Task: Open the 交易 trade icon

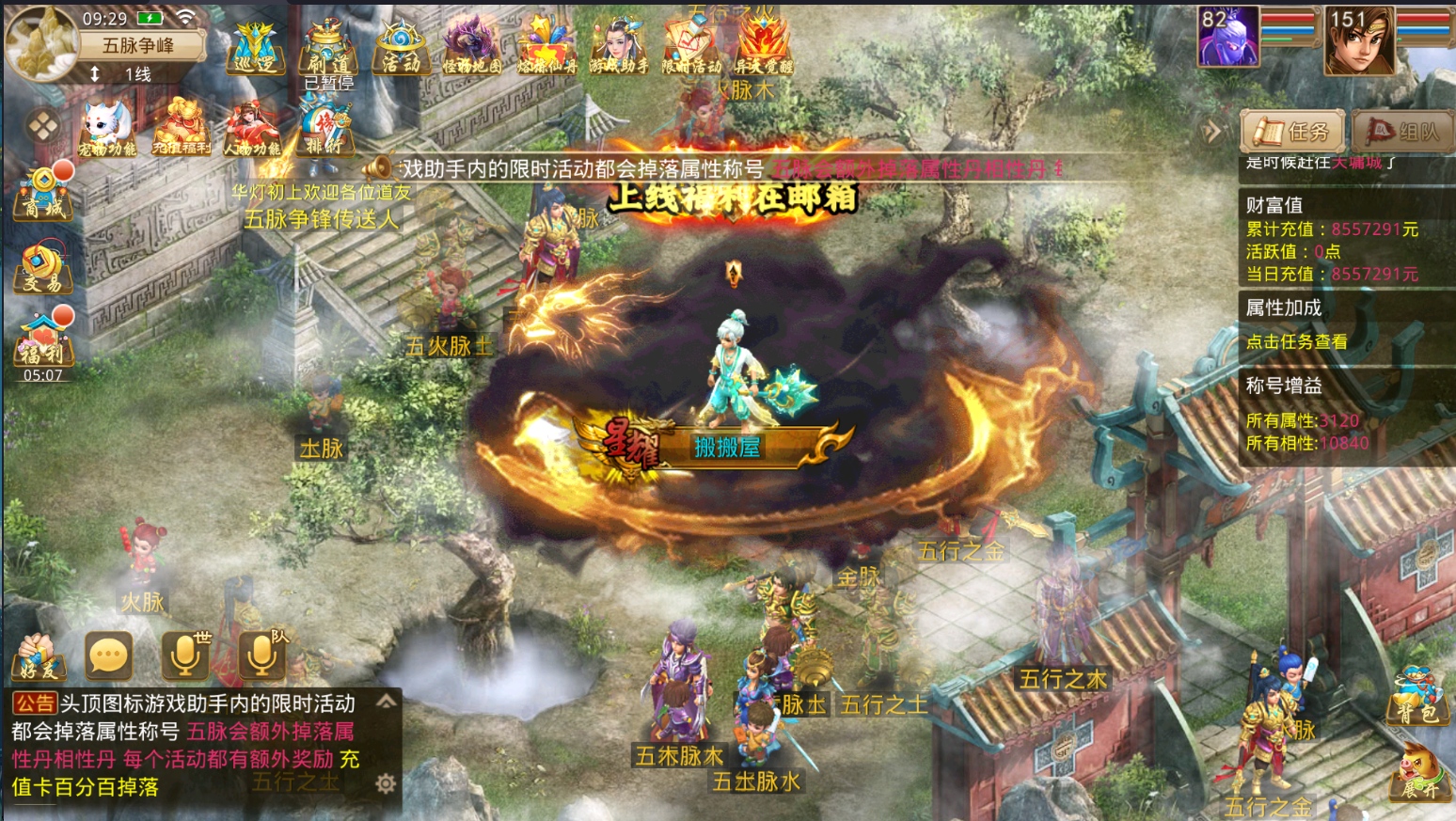Action: 42,268
